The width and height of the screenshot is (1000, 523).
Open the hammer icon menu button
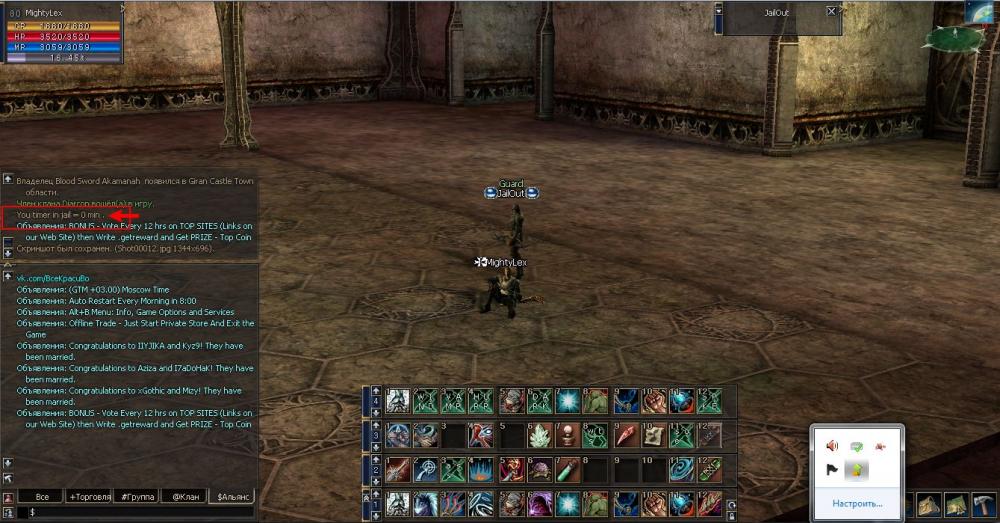tap(985, 503)
